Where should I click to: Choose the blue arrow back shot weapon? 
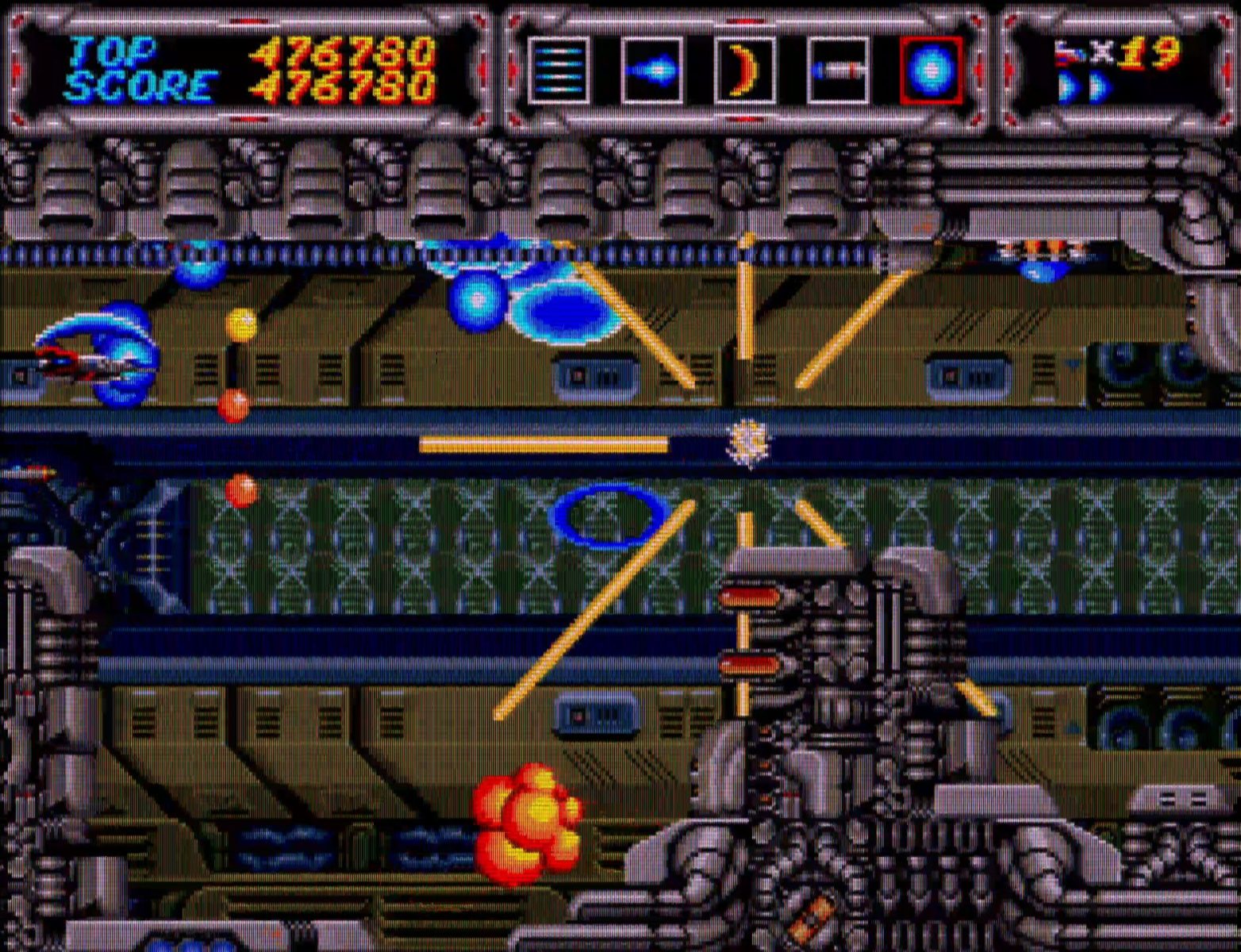pos(651,70)
